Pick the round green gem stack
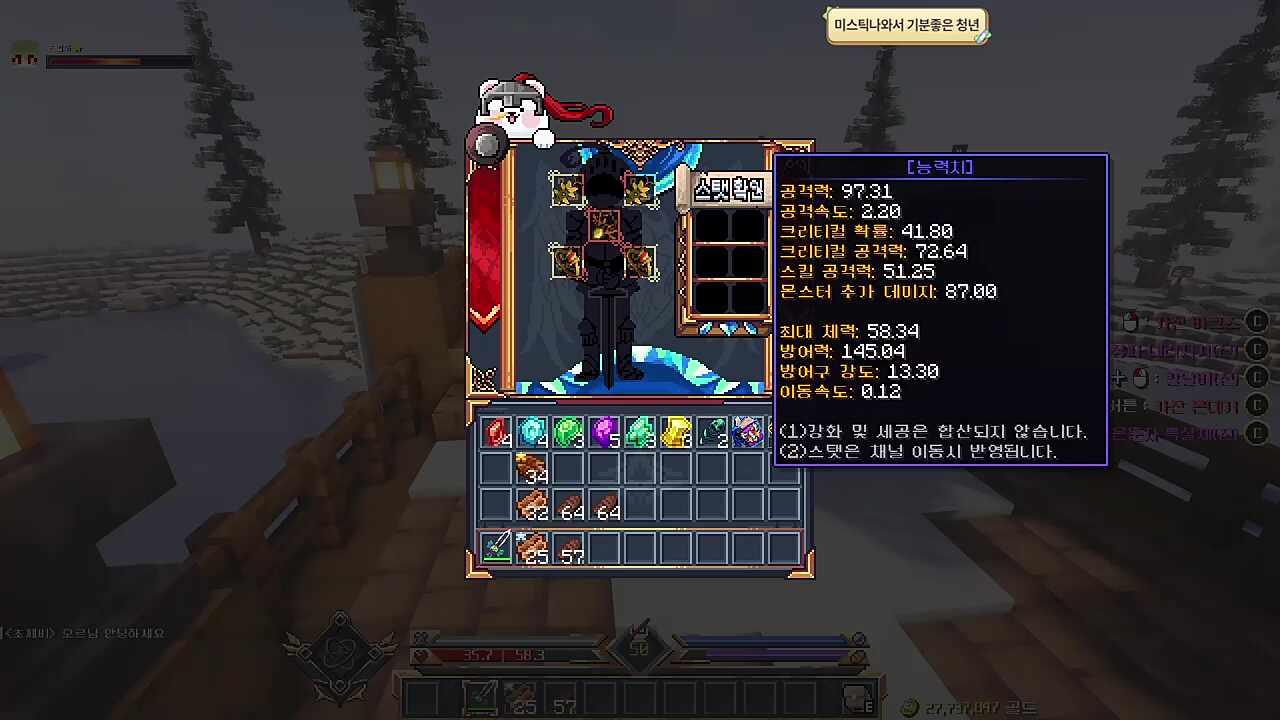This screenshot has width=1280, height=720. click(568, 432)
